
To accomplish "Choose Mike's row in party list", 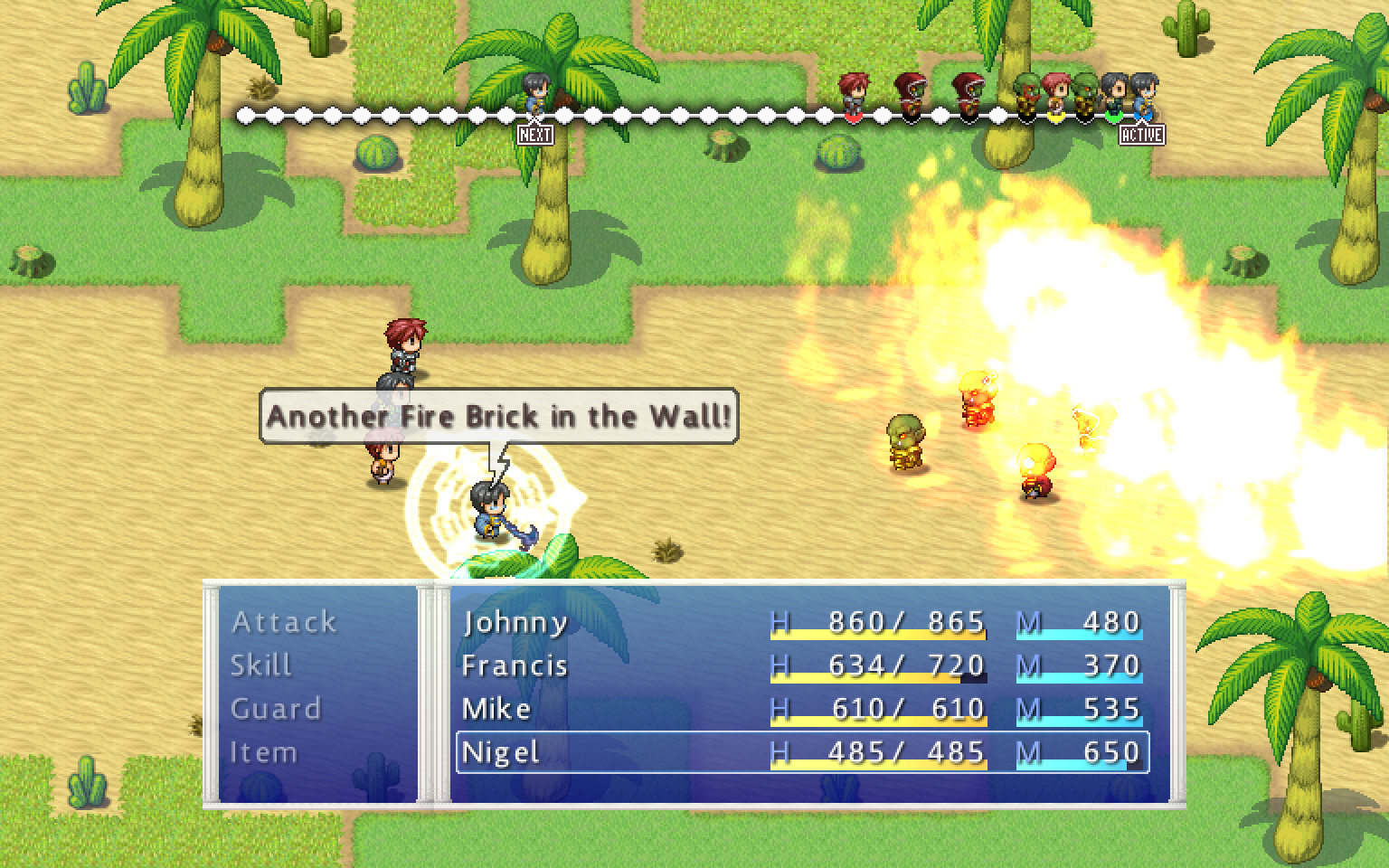I will click(801, 709).
